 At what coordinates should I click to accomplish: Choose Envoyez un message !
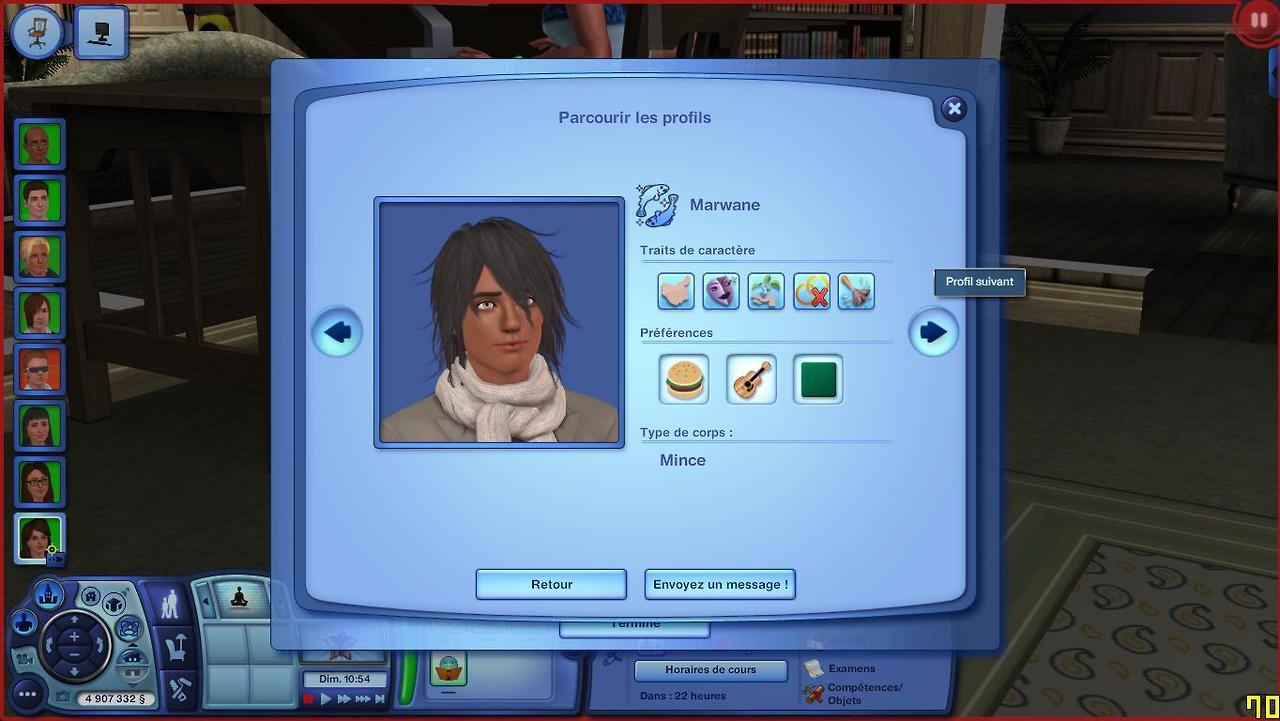[720, 584]
